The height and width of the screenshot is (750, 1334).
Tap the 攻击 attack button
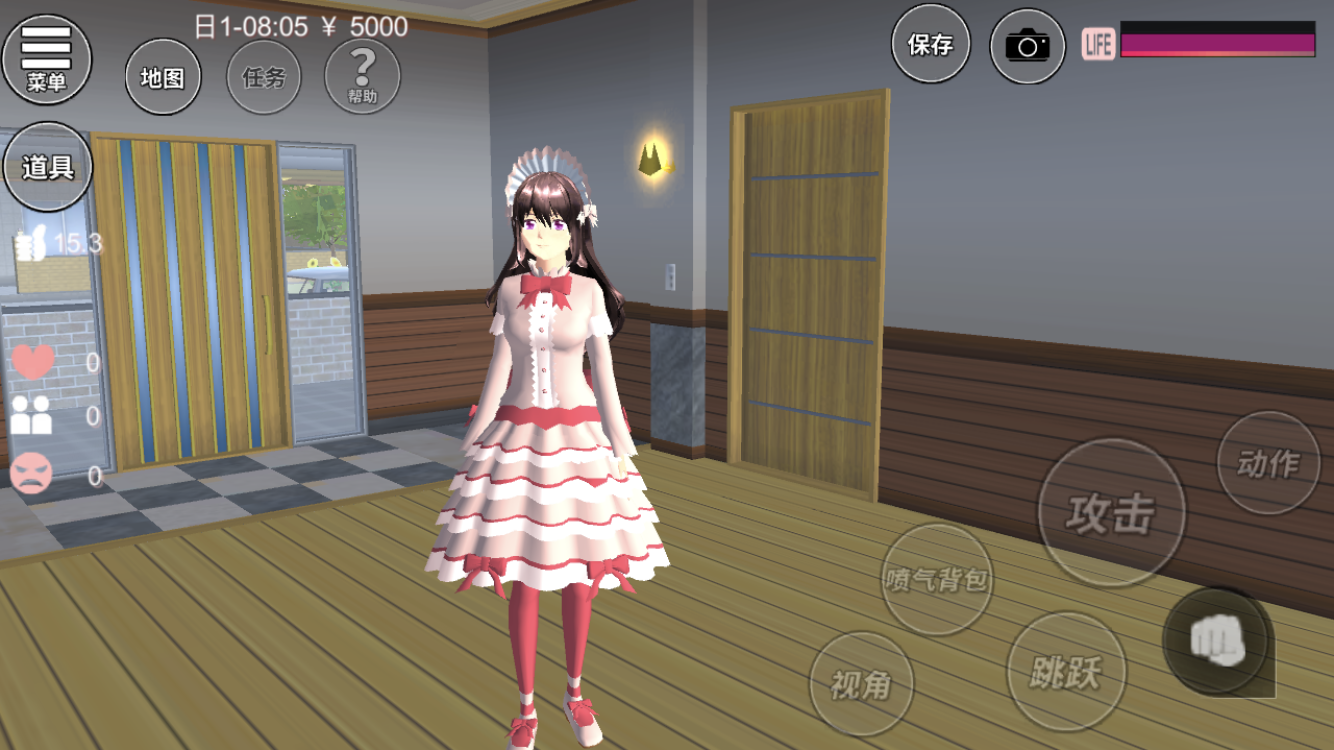tap(1111, 513)
